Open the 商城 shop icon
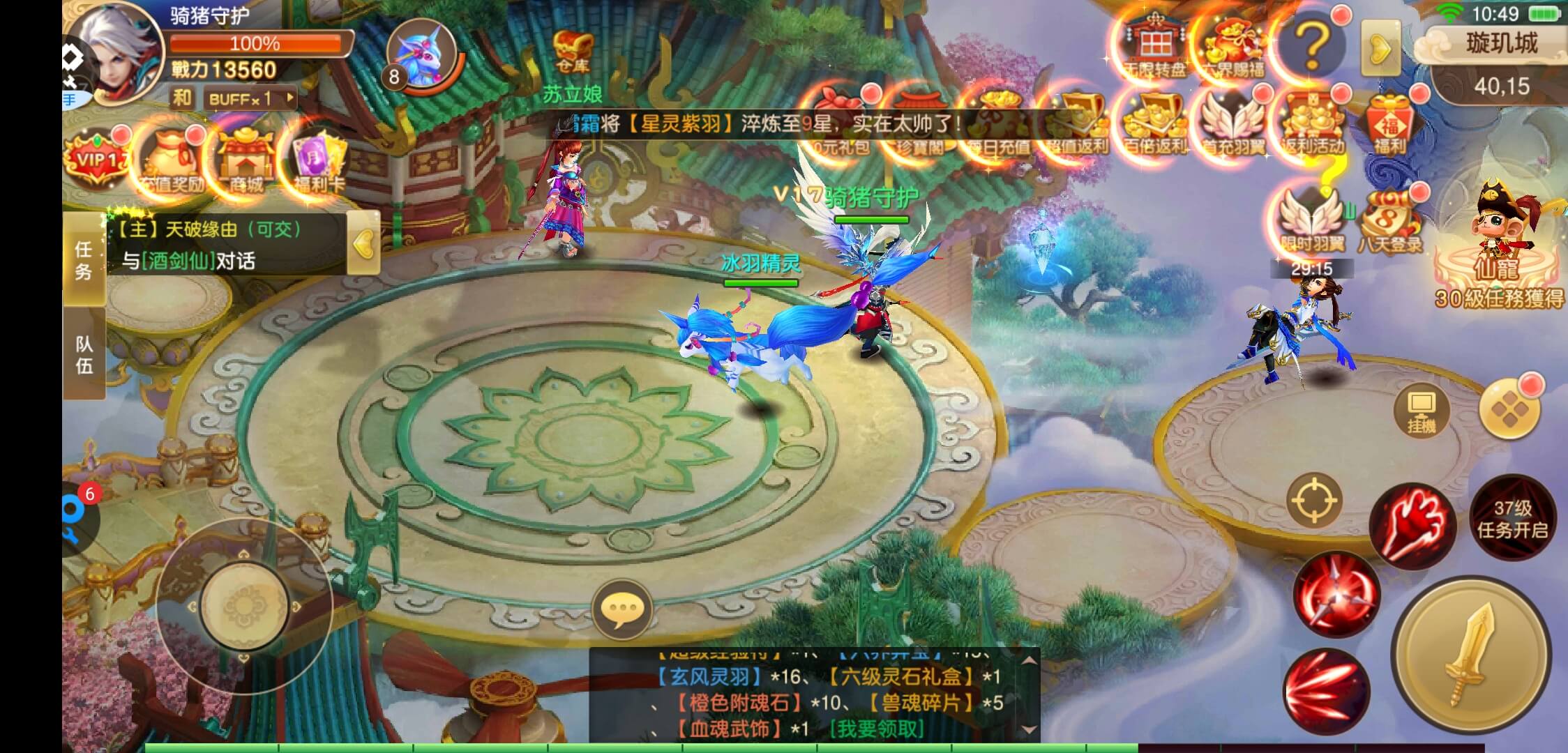1568x753 pixels. (x=245, y=162)
